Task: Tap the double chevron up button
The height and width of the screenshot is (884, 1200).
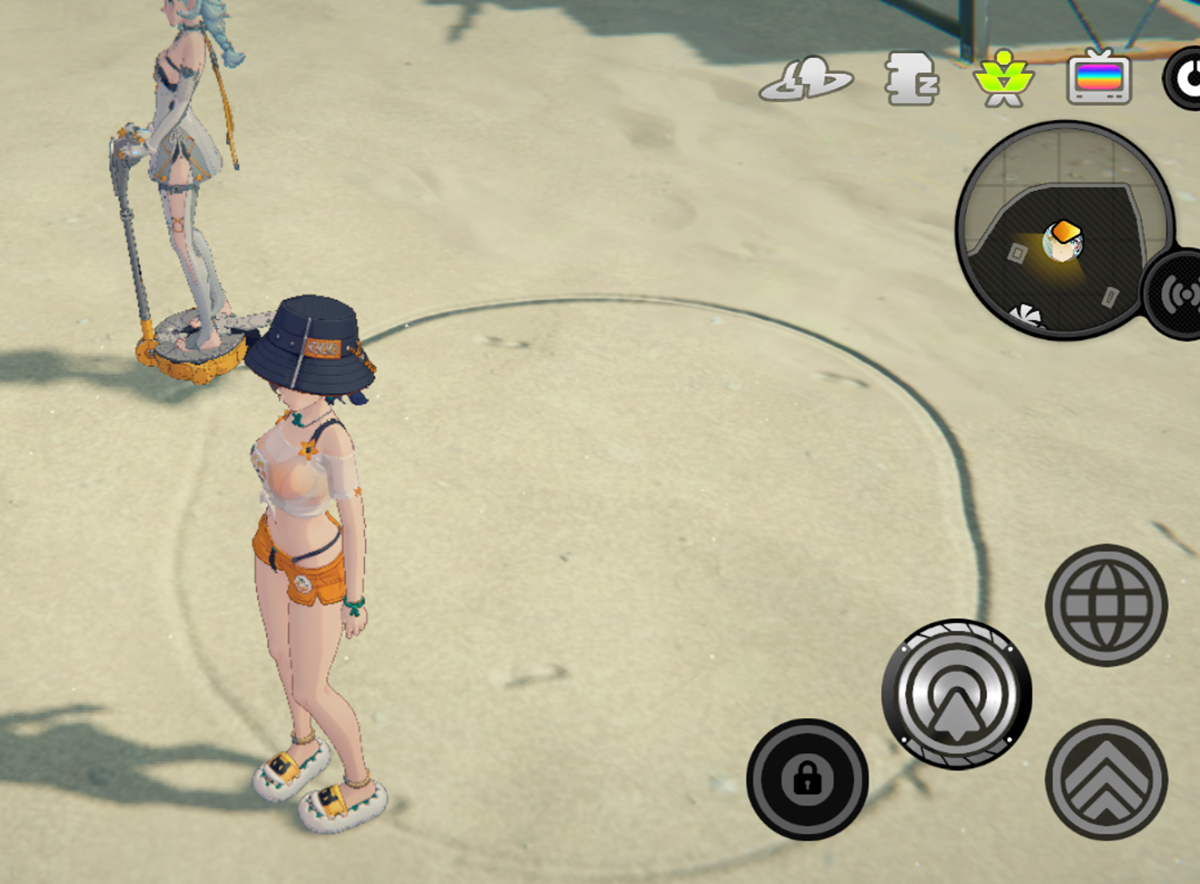Action: (x=1106, y=779)
